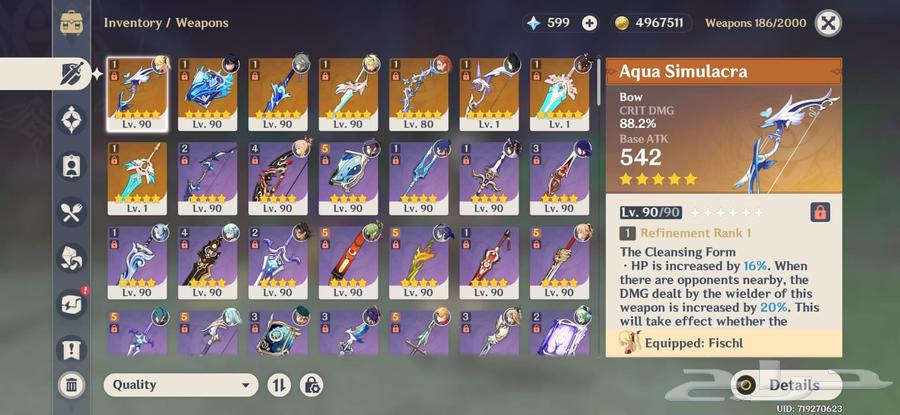This screenshot has width=900, height=415.
Task: Open the Quality sort dropdown
Action: point(180,384)
